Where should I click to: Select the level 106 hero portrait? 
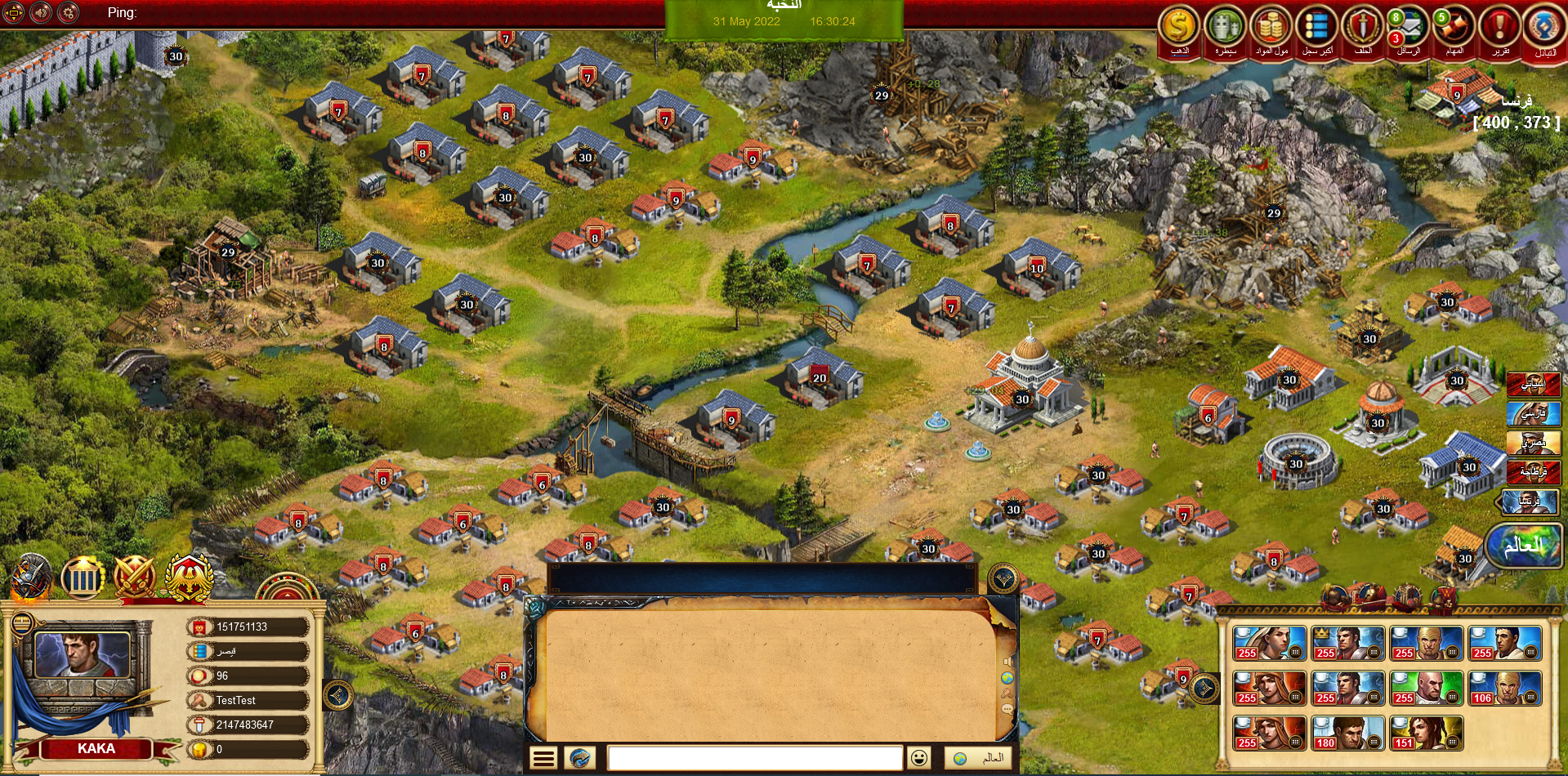tap(1504, 689)
